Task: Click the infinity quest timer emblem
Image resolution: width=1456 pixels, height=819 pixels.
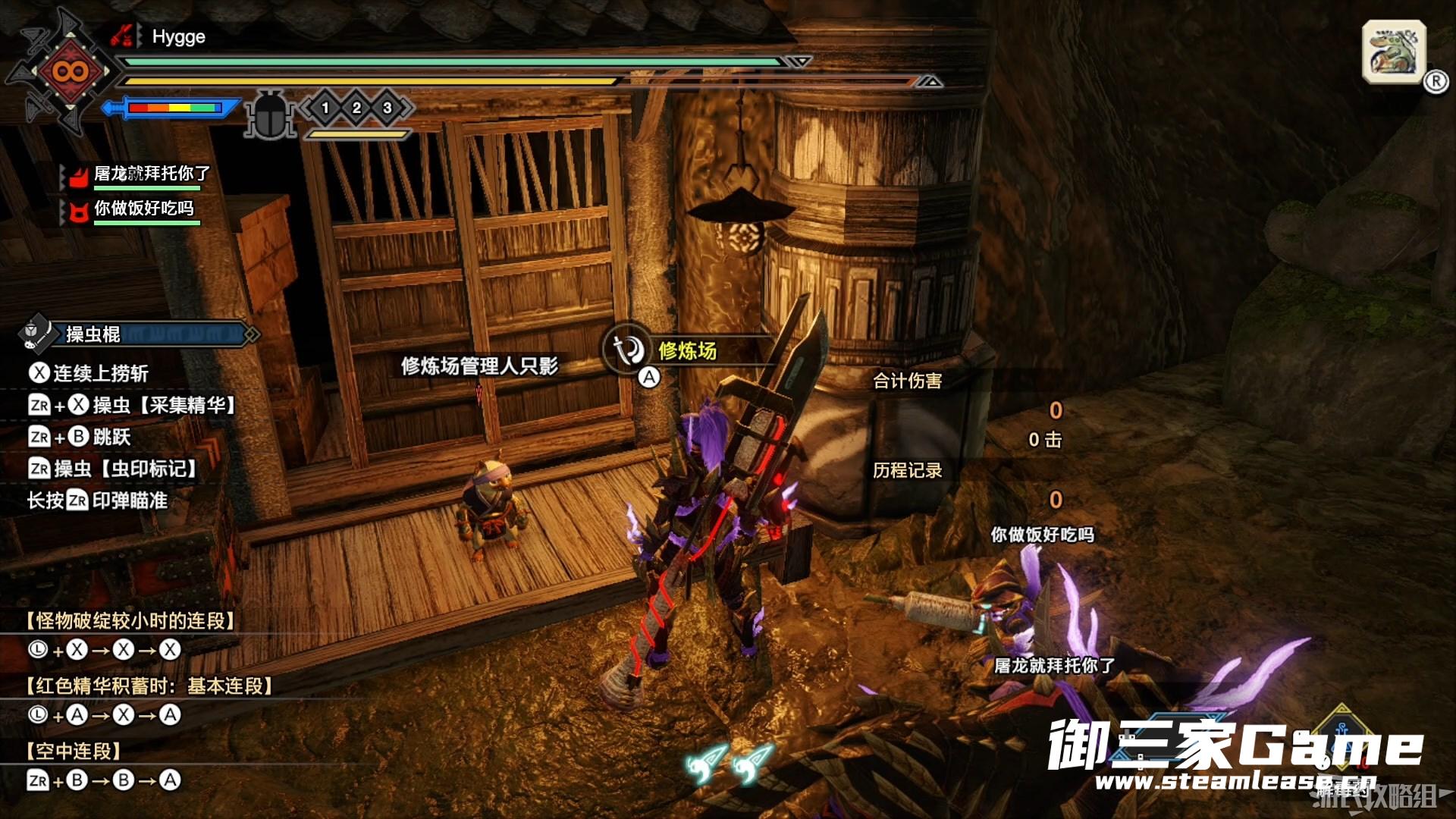Action: point(70,72)
